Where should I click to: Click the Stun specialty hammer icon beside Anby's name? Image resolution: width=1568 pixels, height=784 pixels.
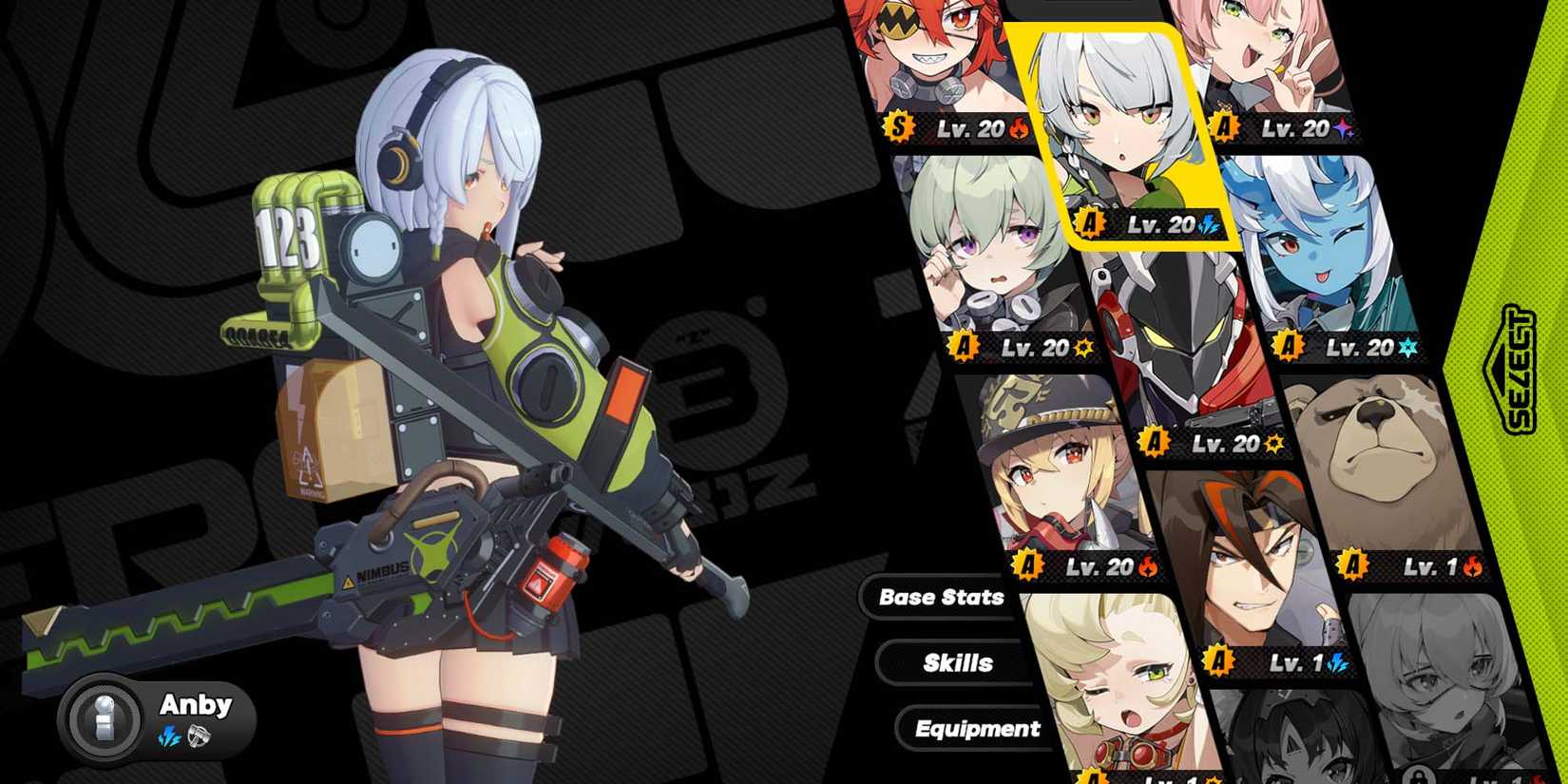[201, 737]
